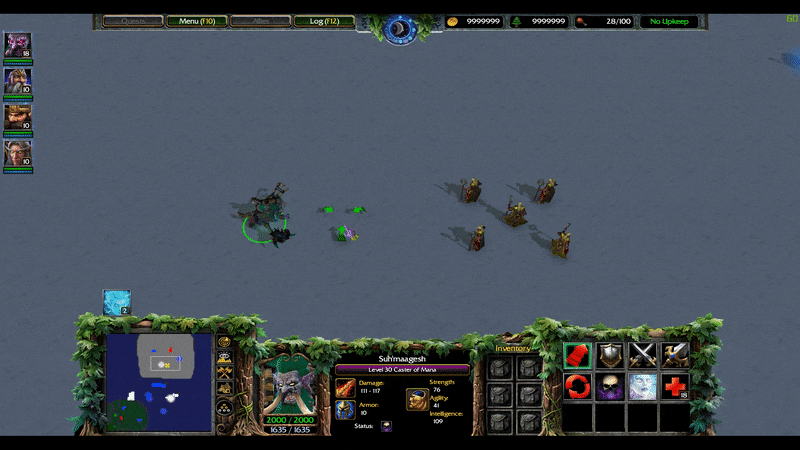Cast the skull with purple smoke ability
800x450 pixels.
(x=609, y=386)
